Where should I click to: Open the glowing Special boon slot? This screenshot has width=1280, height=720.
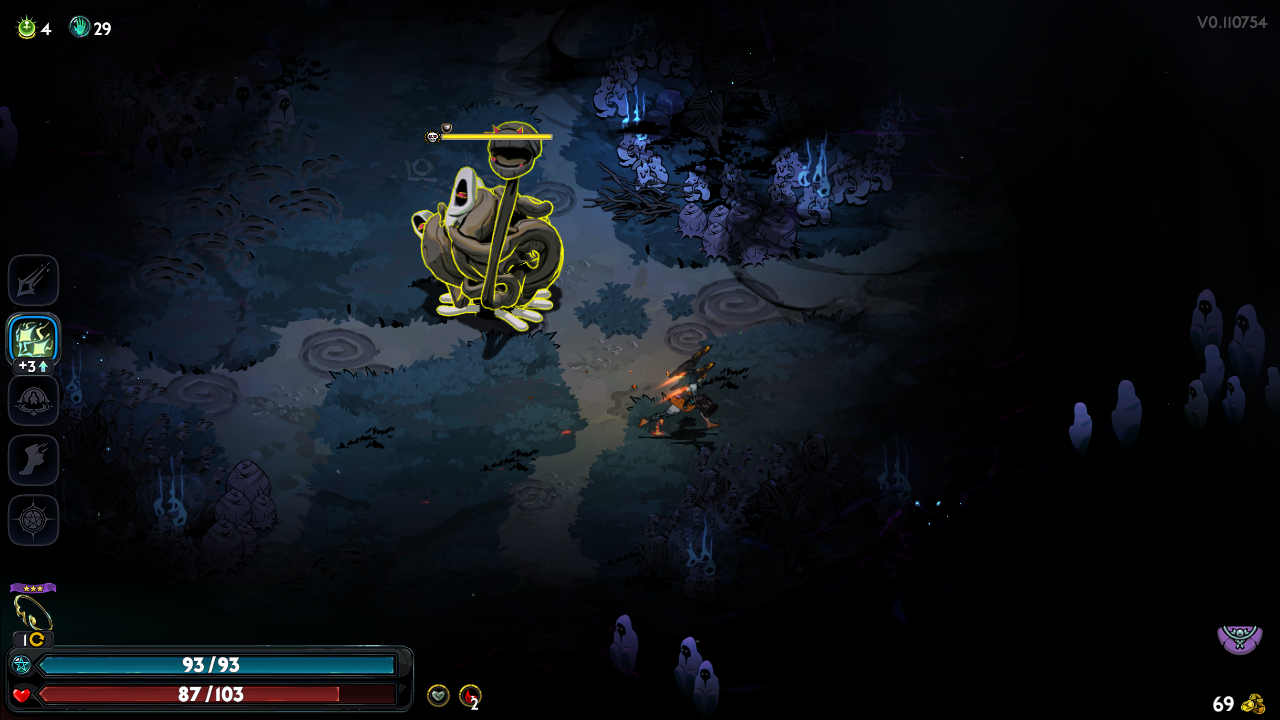[x=34, y=340]
